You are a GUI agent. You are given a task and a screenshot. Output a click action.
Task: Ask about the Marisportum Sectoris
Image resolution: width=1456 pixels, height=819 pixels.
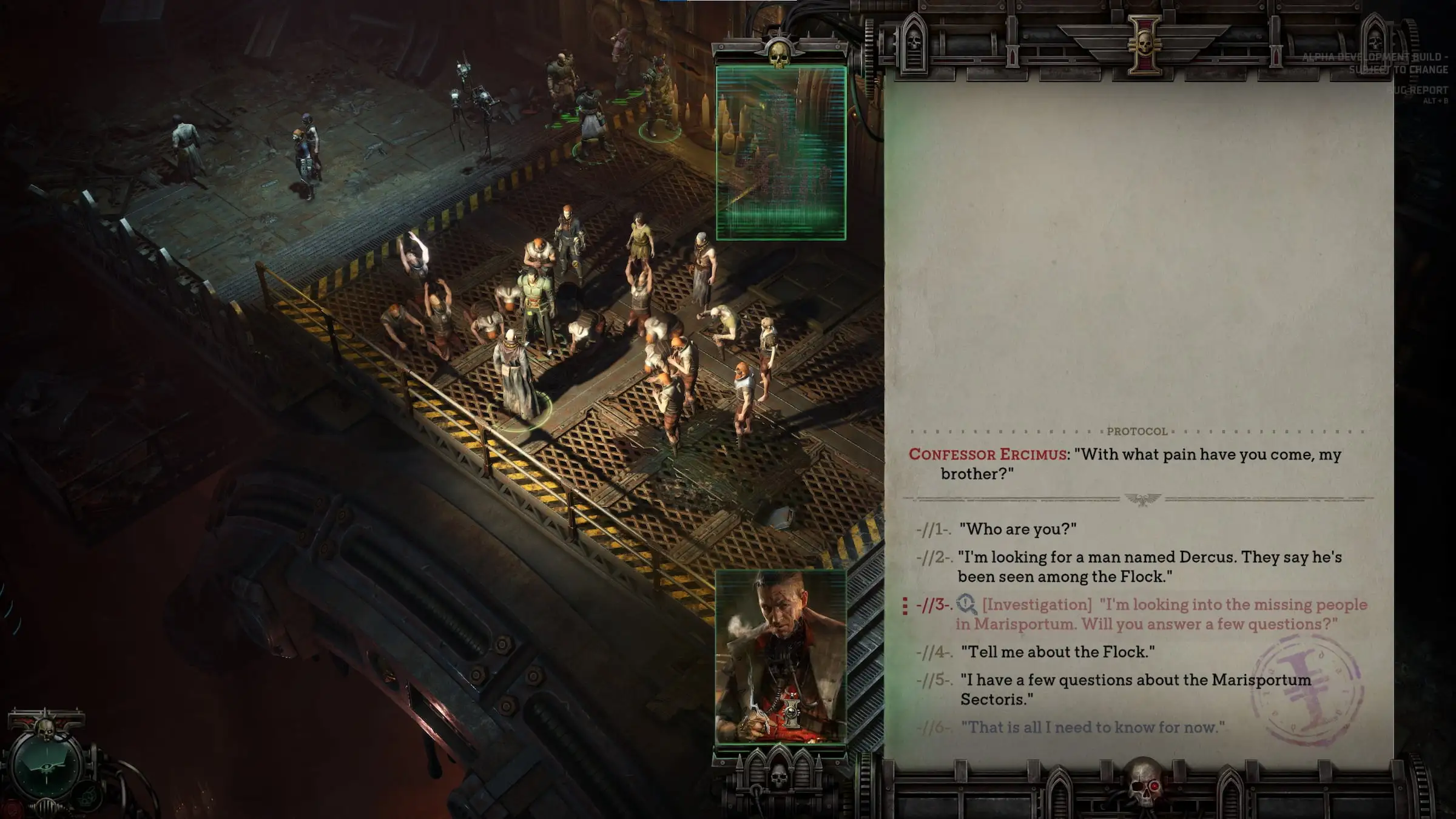click(x=1135, y=689)
